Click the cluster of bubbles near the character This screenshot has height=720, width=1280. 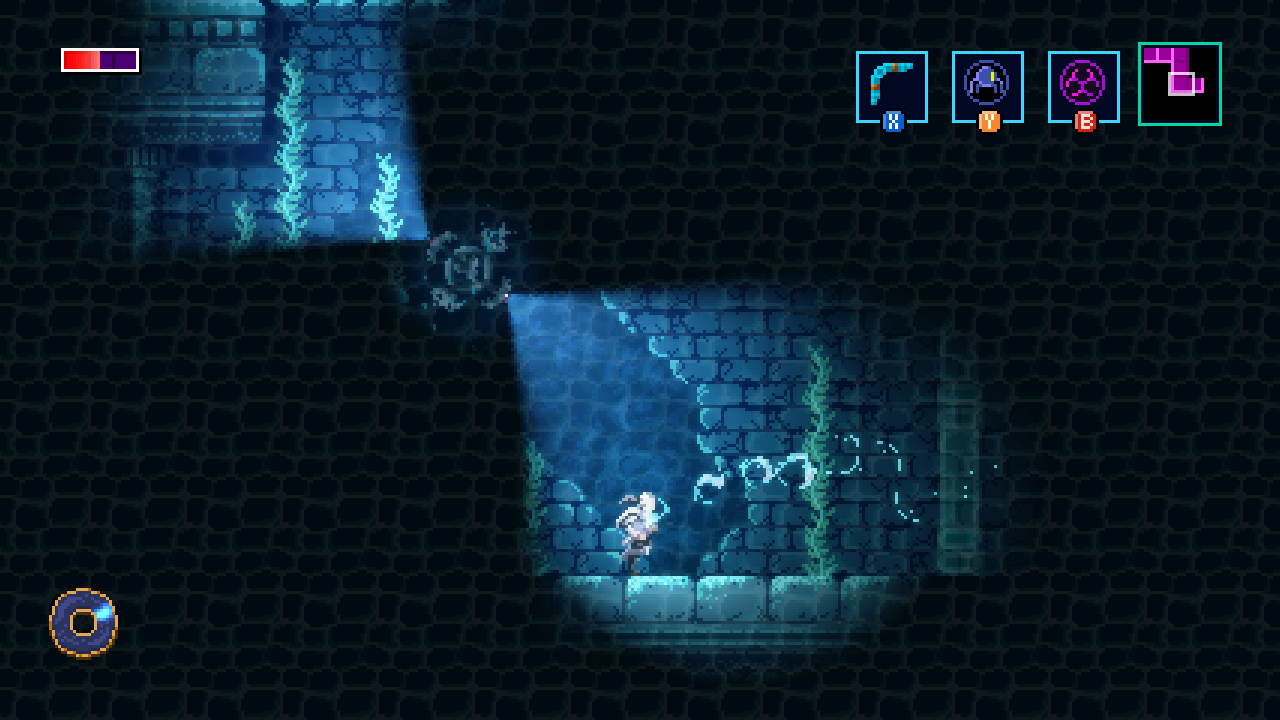point(755,470)
